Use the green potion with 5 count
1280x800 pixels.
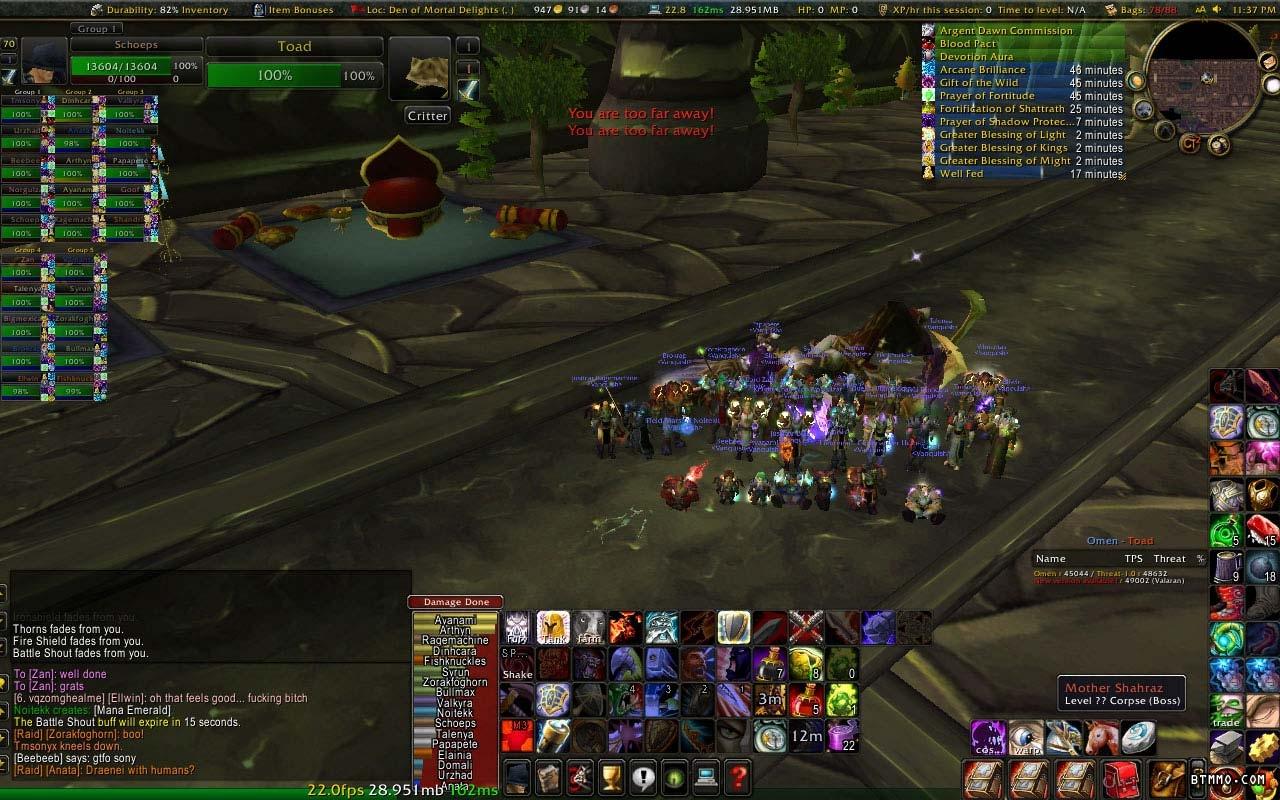[x=1226, y=530]
